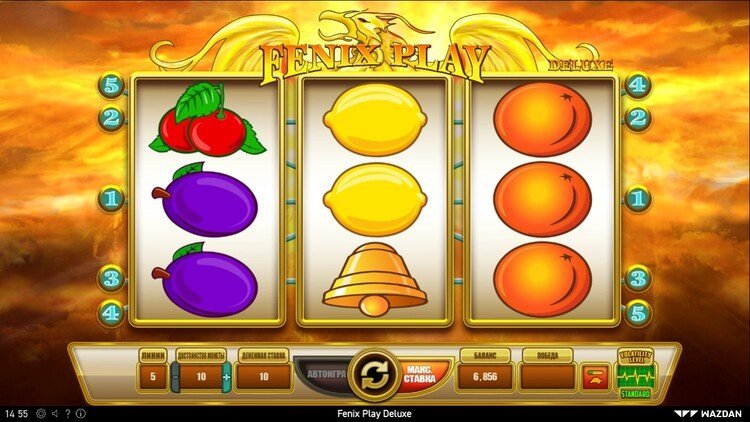Show game info with the circled i icon
The image size is (750, 422).
point(81,413)
